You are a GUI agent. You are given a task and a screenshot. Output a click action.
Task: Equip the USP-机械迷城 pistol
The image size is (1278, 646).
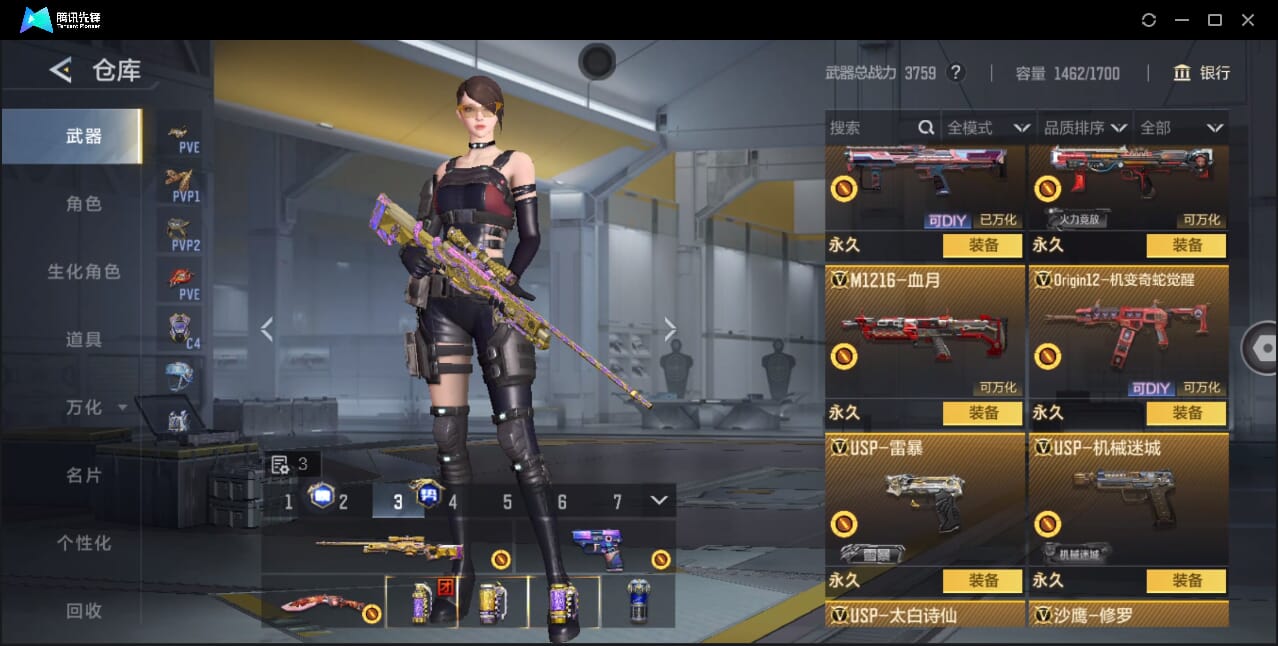click(1187, 580)
